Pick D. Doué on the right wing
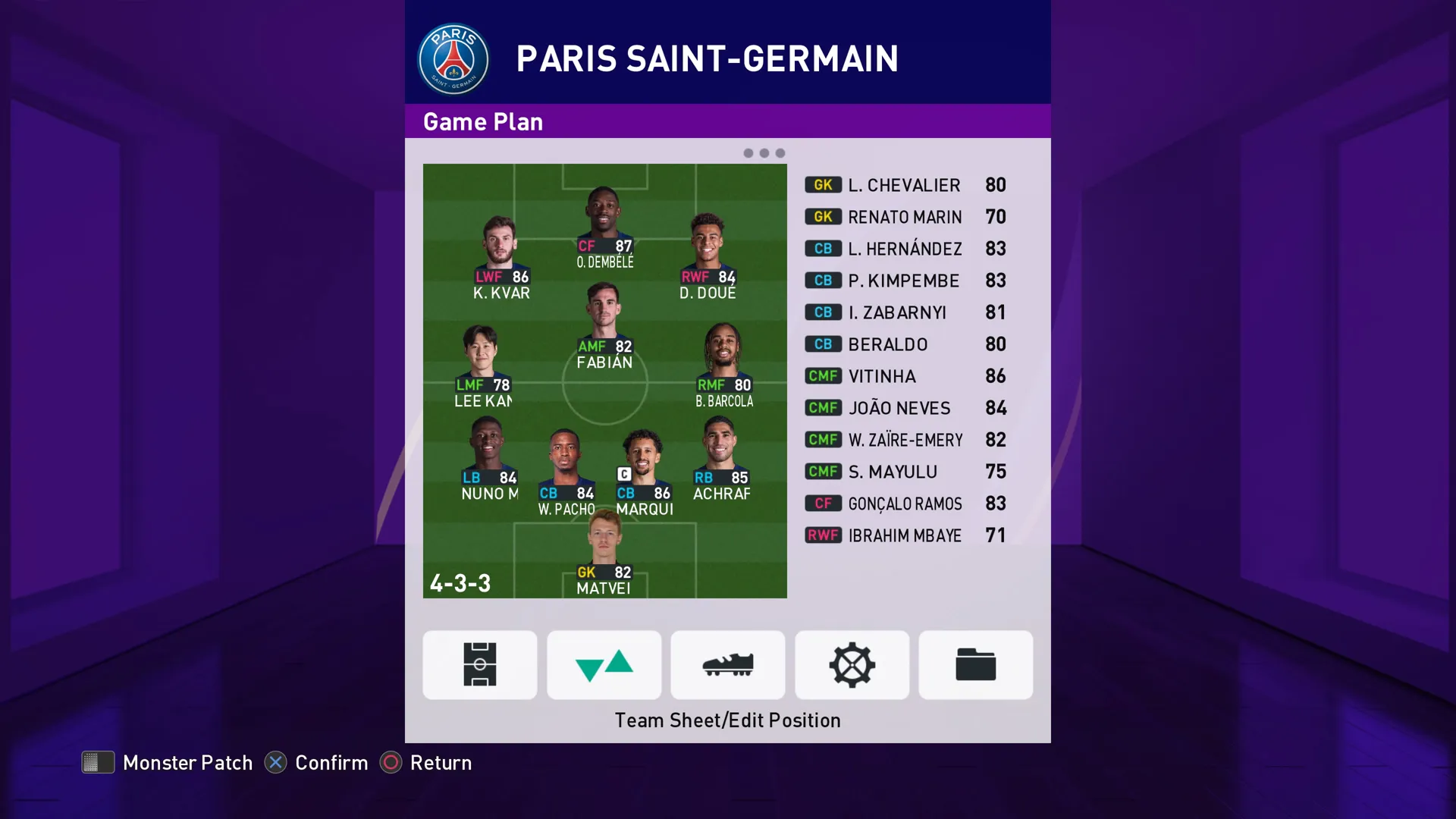The width and height of the screenshot is (1456, 819). [708, 258]
